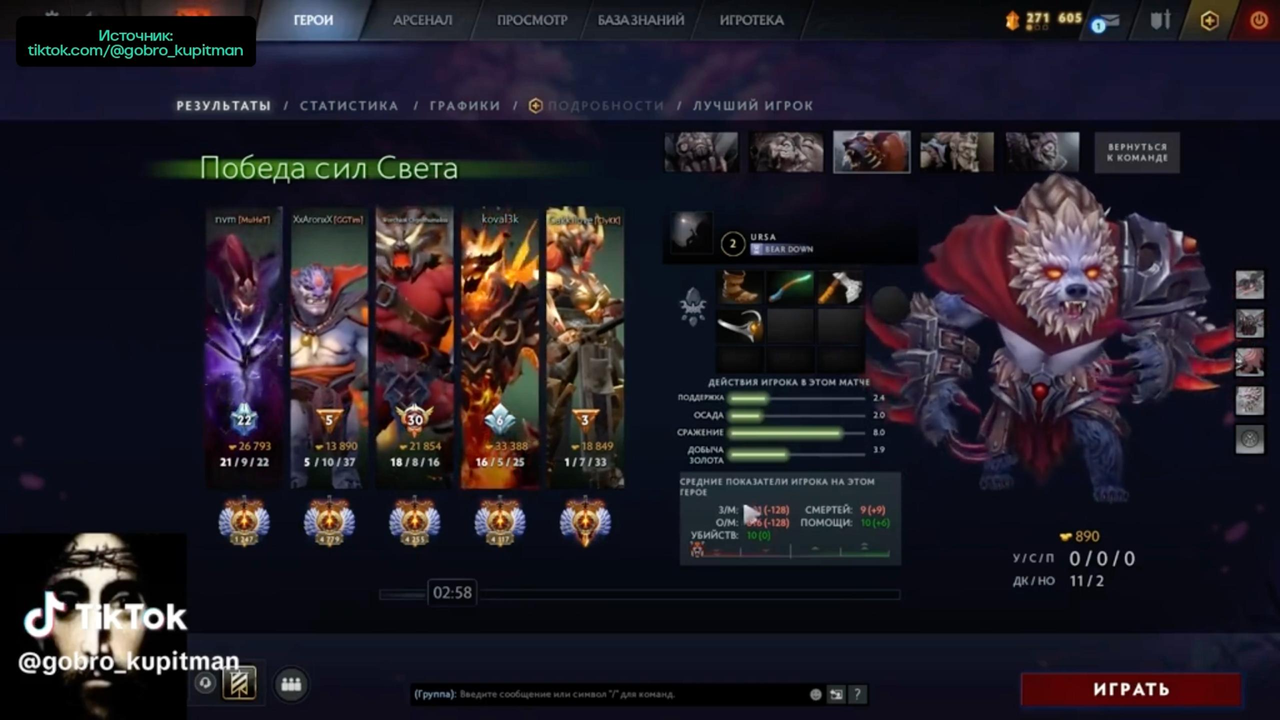Open the ГЕРОИ (Heroes) top menu tab
This screenshot has height=720, width=1280.
[313, 20]
